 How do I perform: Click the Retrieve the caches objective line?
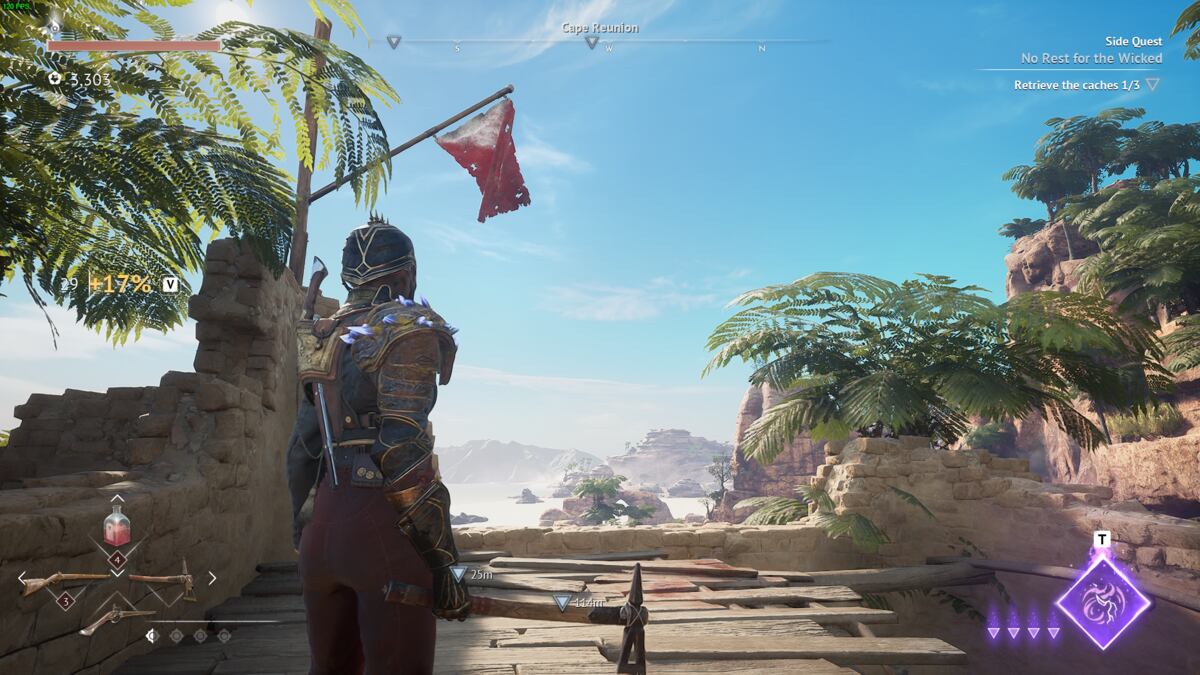point(1076,85)
